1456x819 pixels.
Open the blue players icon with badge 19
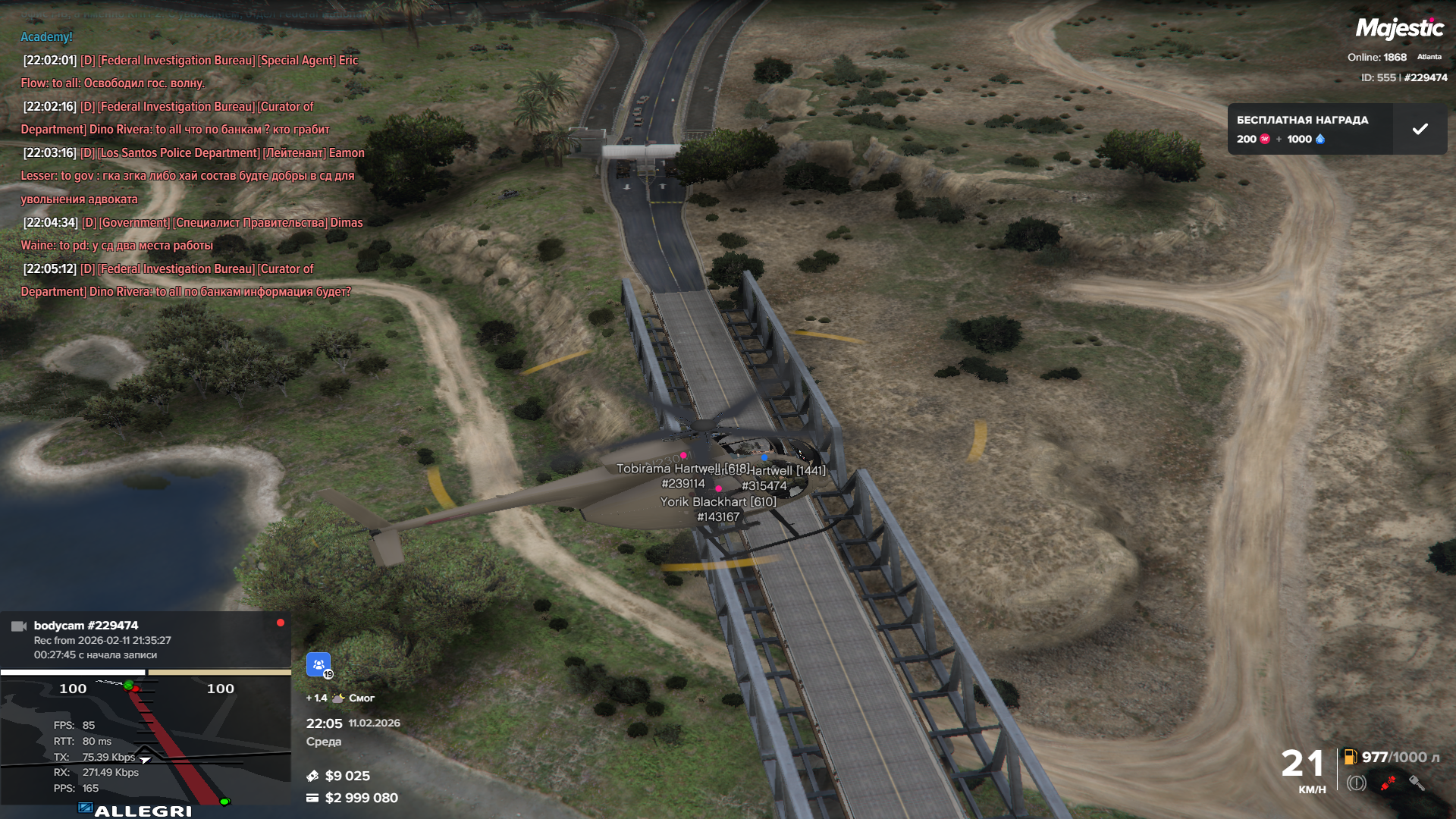318,664
